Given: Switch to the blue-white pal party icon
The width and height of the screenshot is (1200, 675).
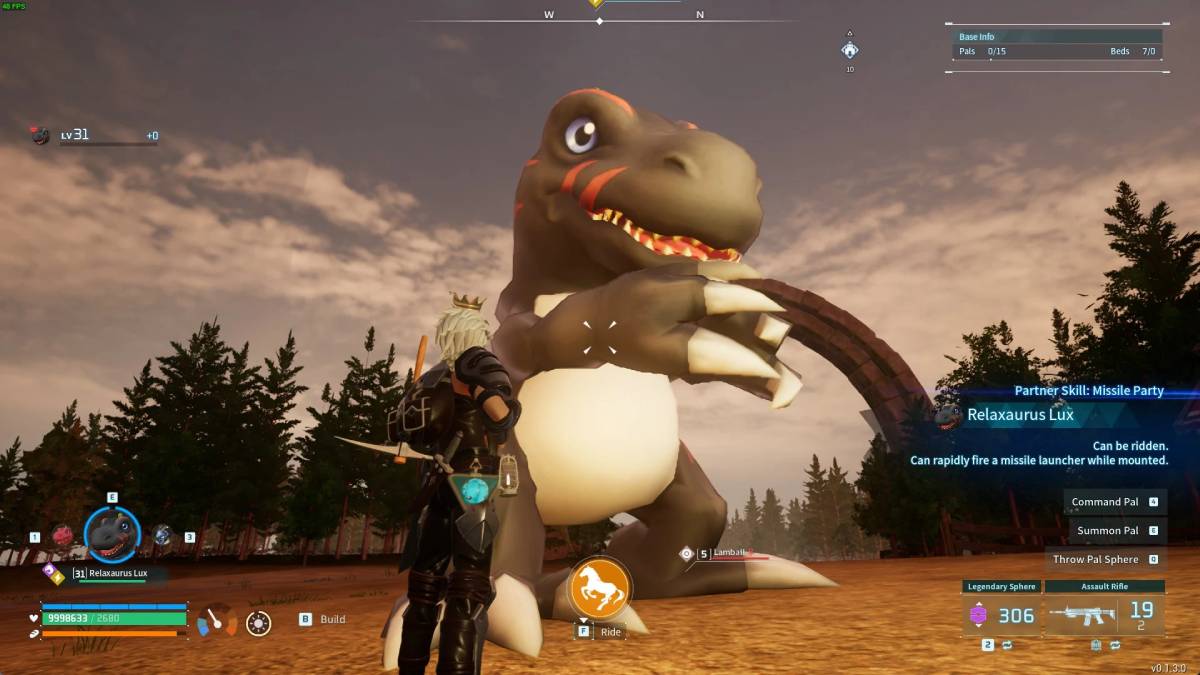Looking at the screenshot, I should [x=162, y=536].
